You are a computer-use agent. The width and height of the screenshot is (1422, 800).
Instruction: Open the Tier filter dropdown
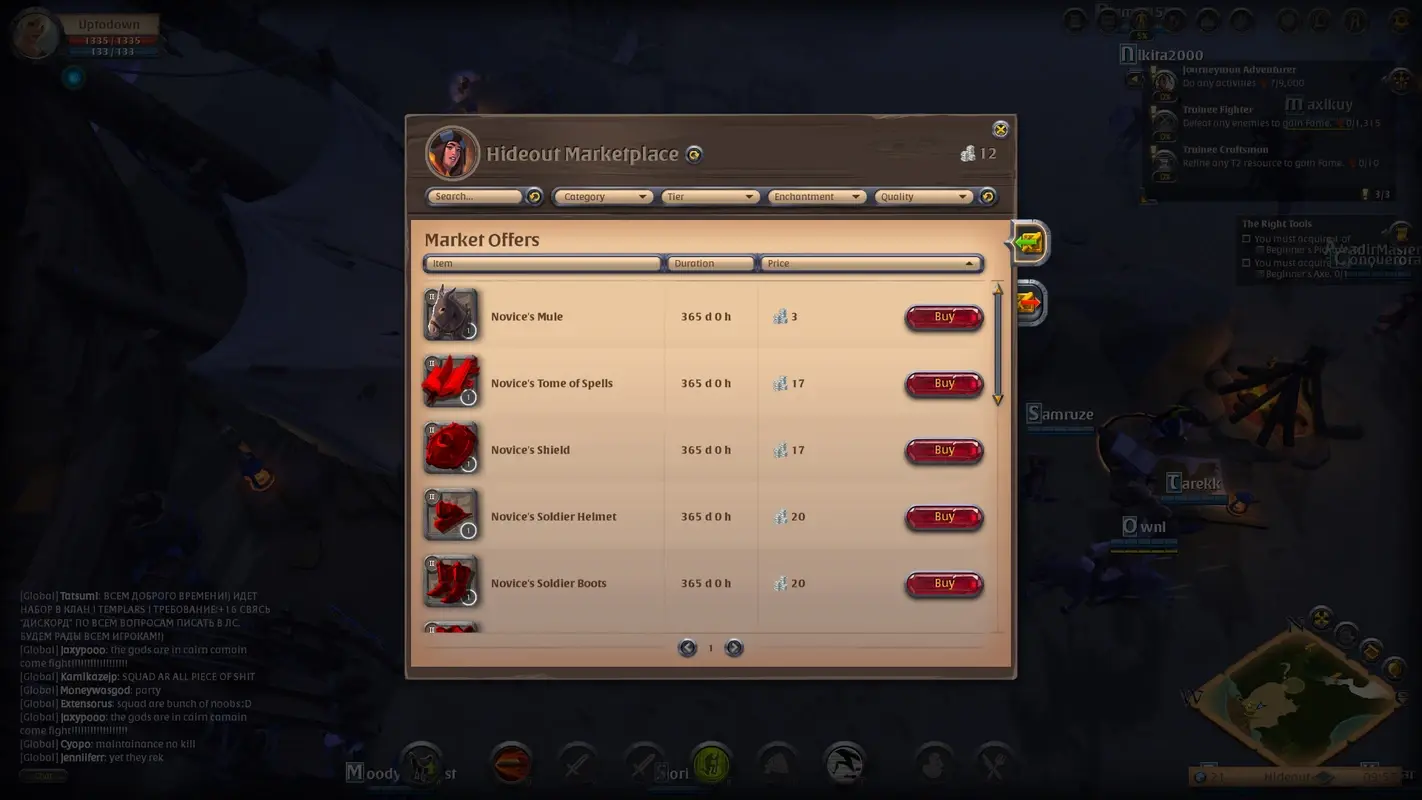(710, 196)
